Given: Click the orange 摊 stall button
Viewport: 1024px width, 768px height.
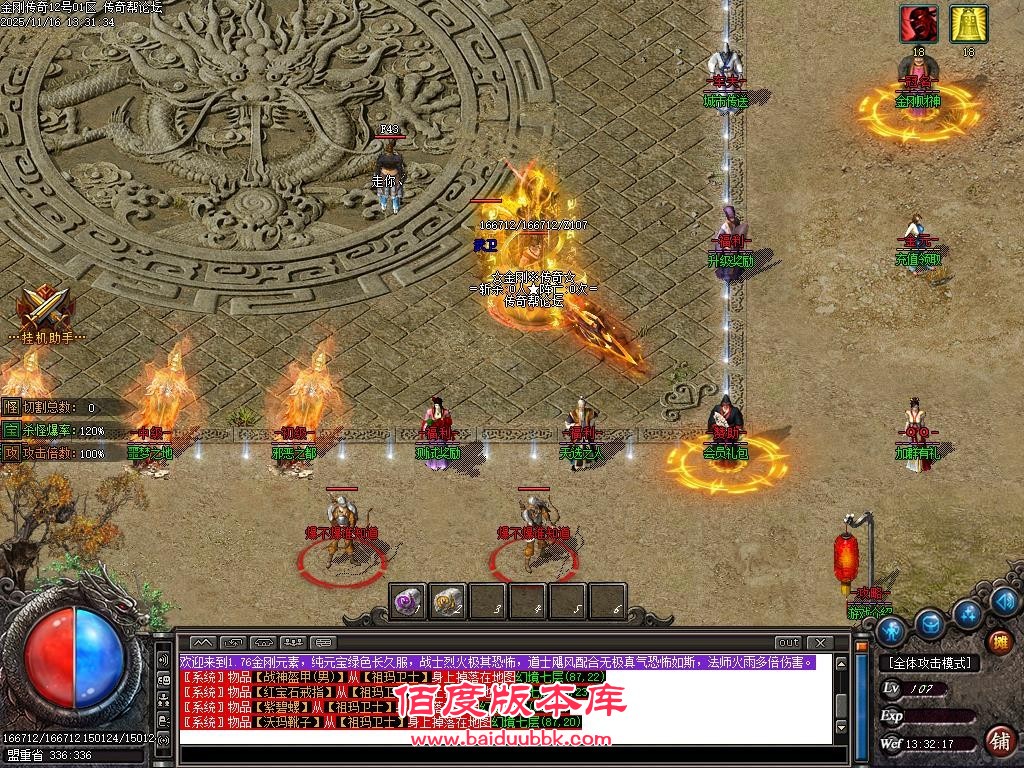Looking at the screenshot, I should pos(999,641).
